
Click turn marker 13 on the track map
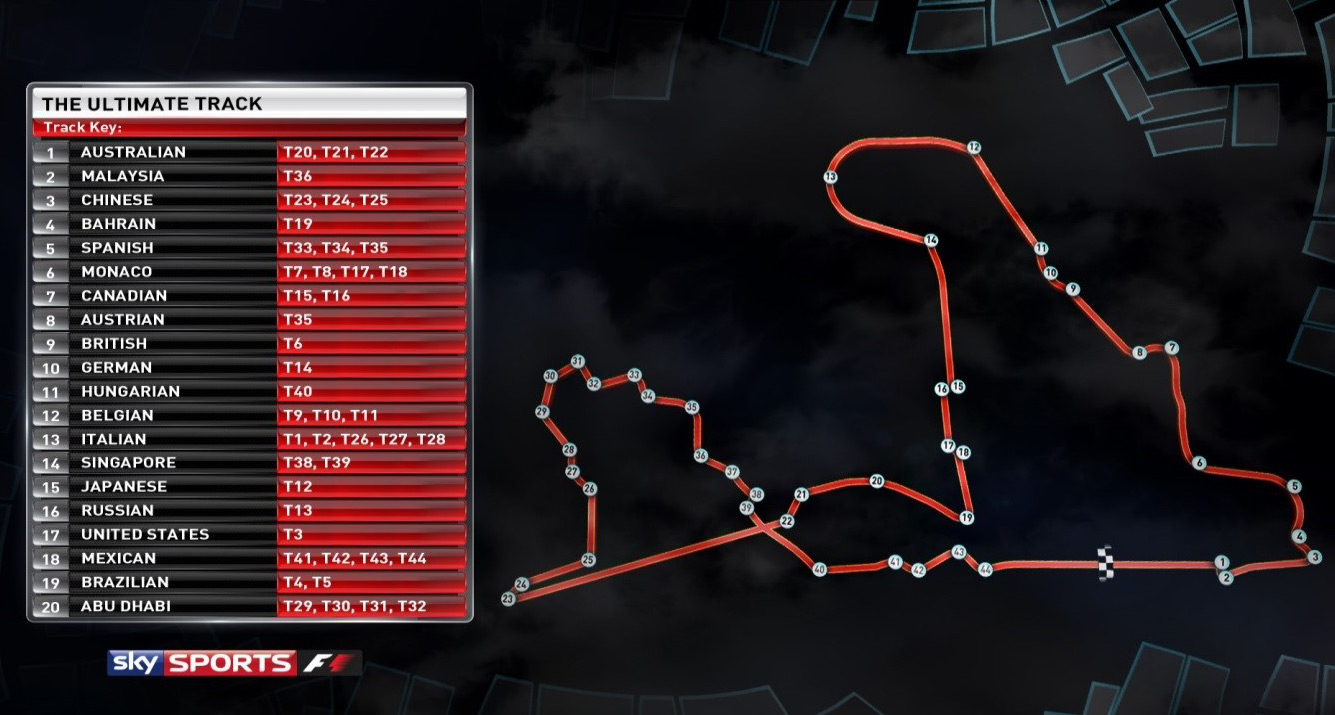(x=830, y=177)
